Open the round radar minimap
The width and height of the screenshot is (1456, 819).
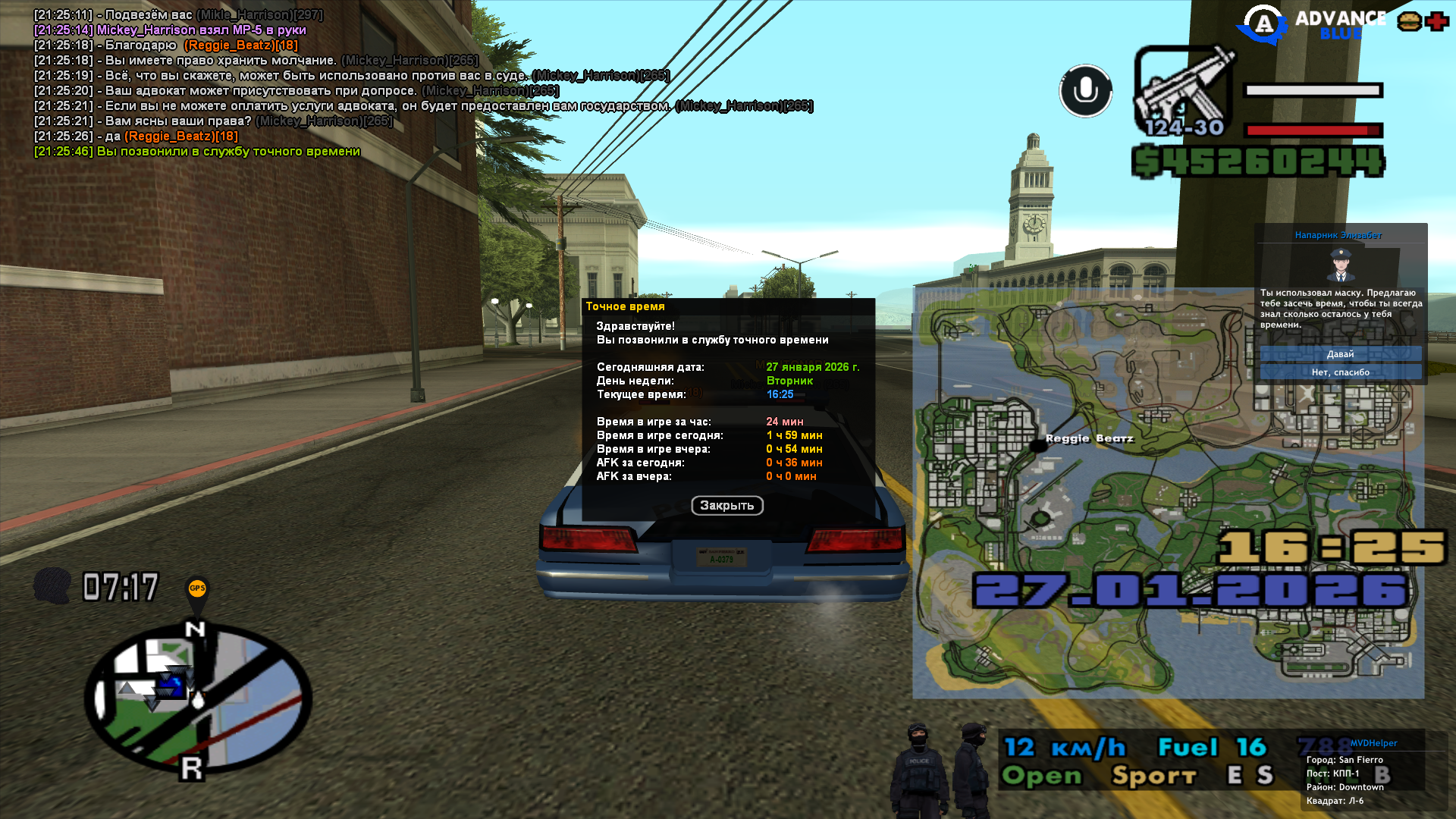[x=199, y=698]
